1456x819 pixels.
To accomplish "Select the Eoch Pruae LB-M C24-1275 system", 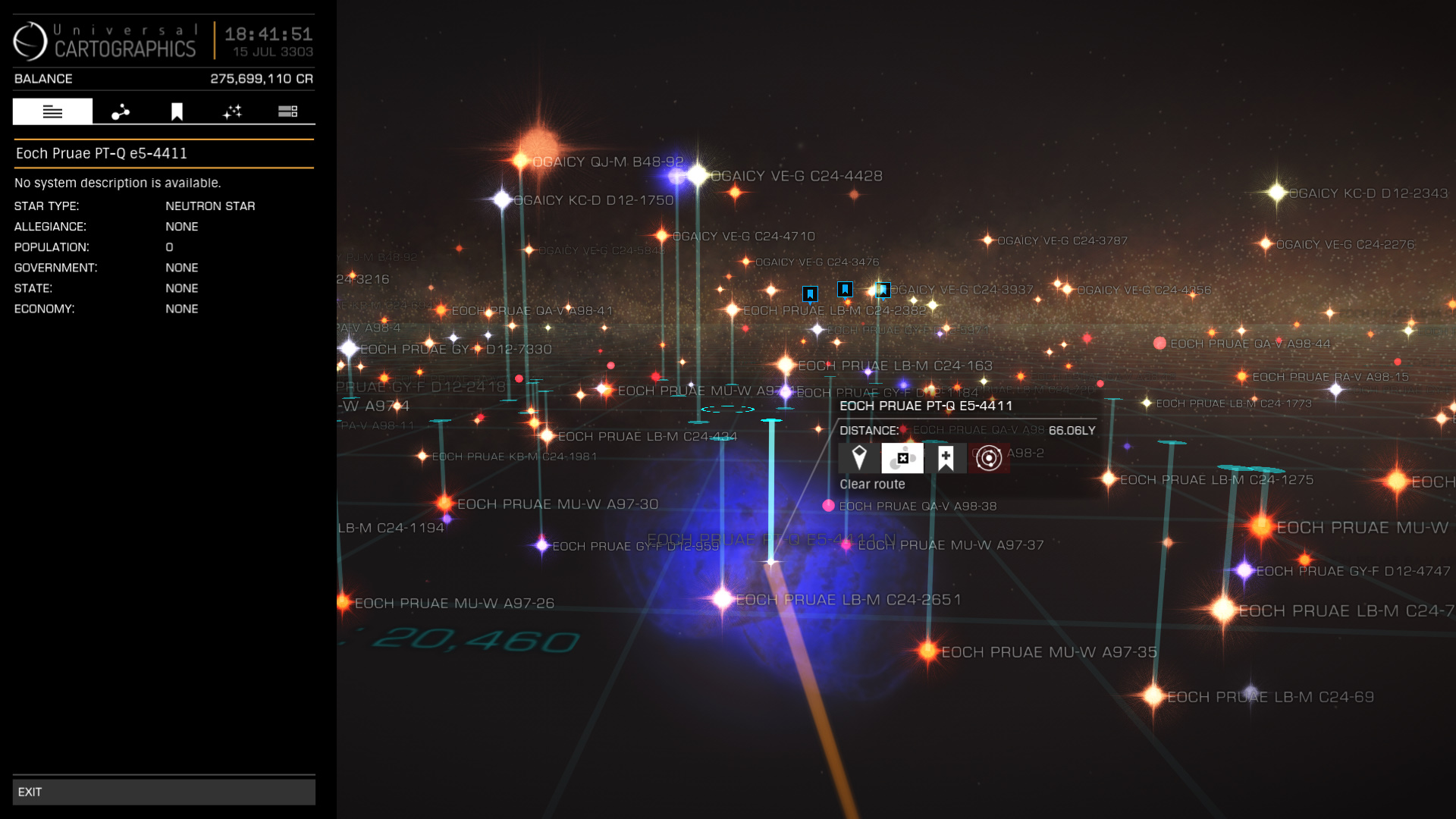I will point(1109,479).
